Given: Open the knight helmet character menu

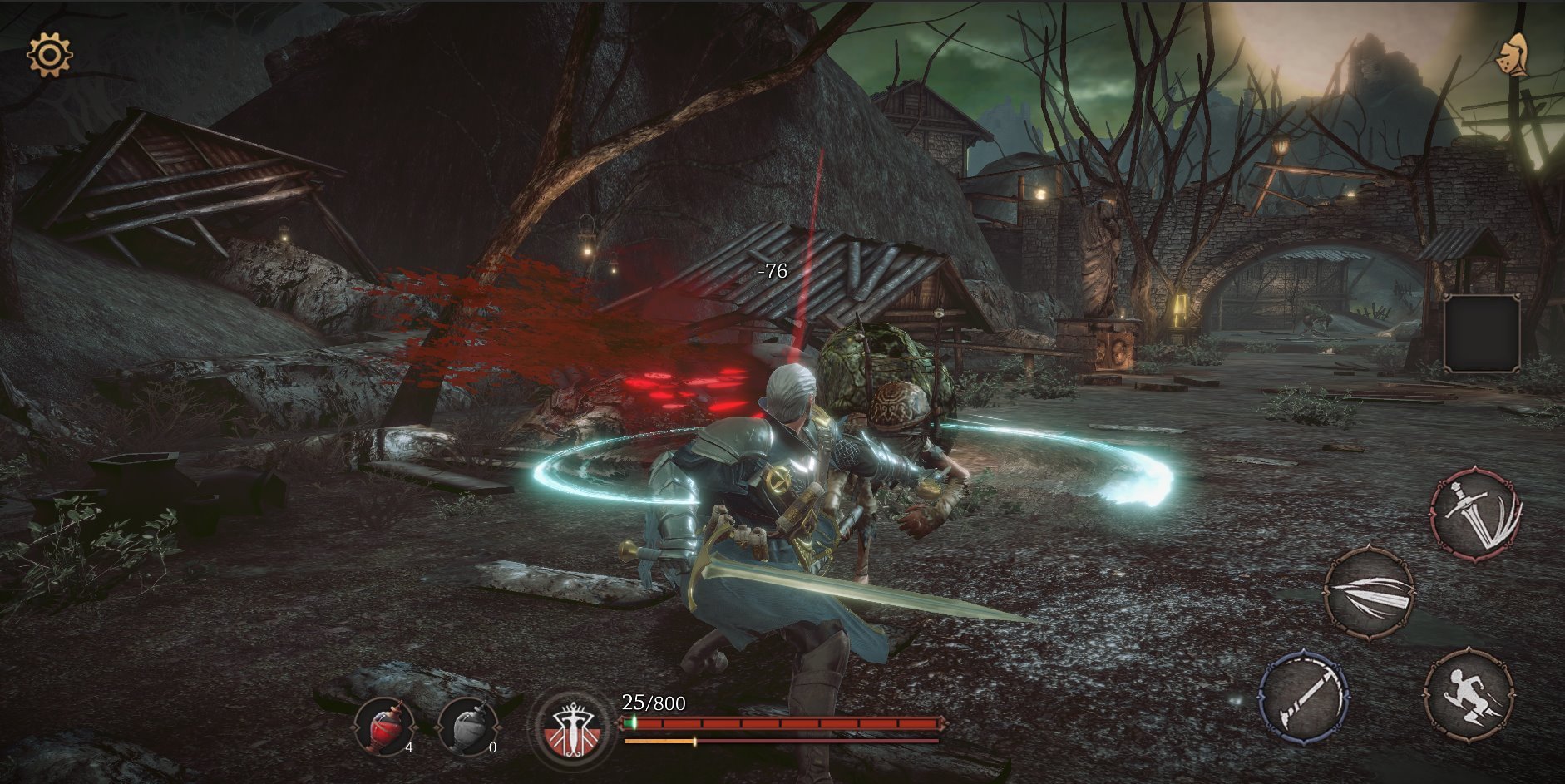Looking at the screenshot, I should pyautogui.click(x=1513, y=56).
